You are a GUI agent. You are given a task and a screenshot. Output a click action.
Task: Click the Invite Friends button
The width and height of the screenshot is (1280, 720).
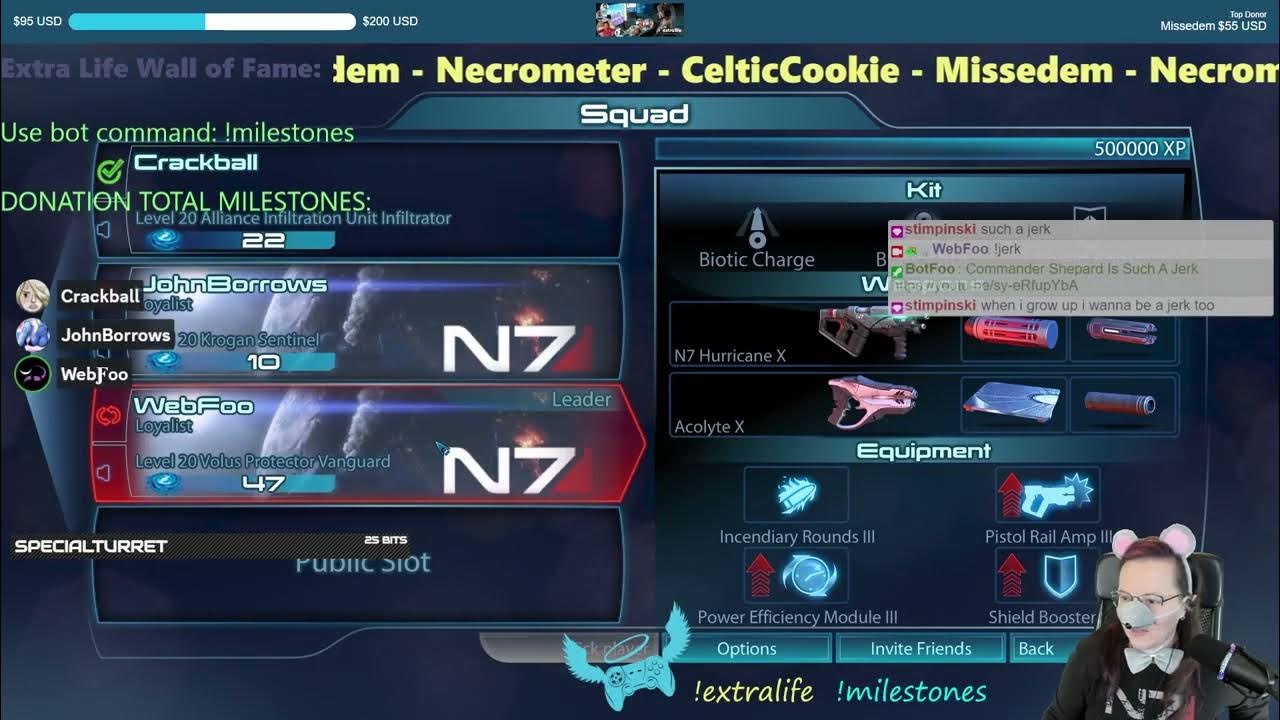click(x=920, y=648)
